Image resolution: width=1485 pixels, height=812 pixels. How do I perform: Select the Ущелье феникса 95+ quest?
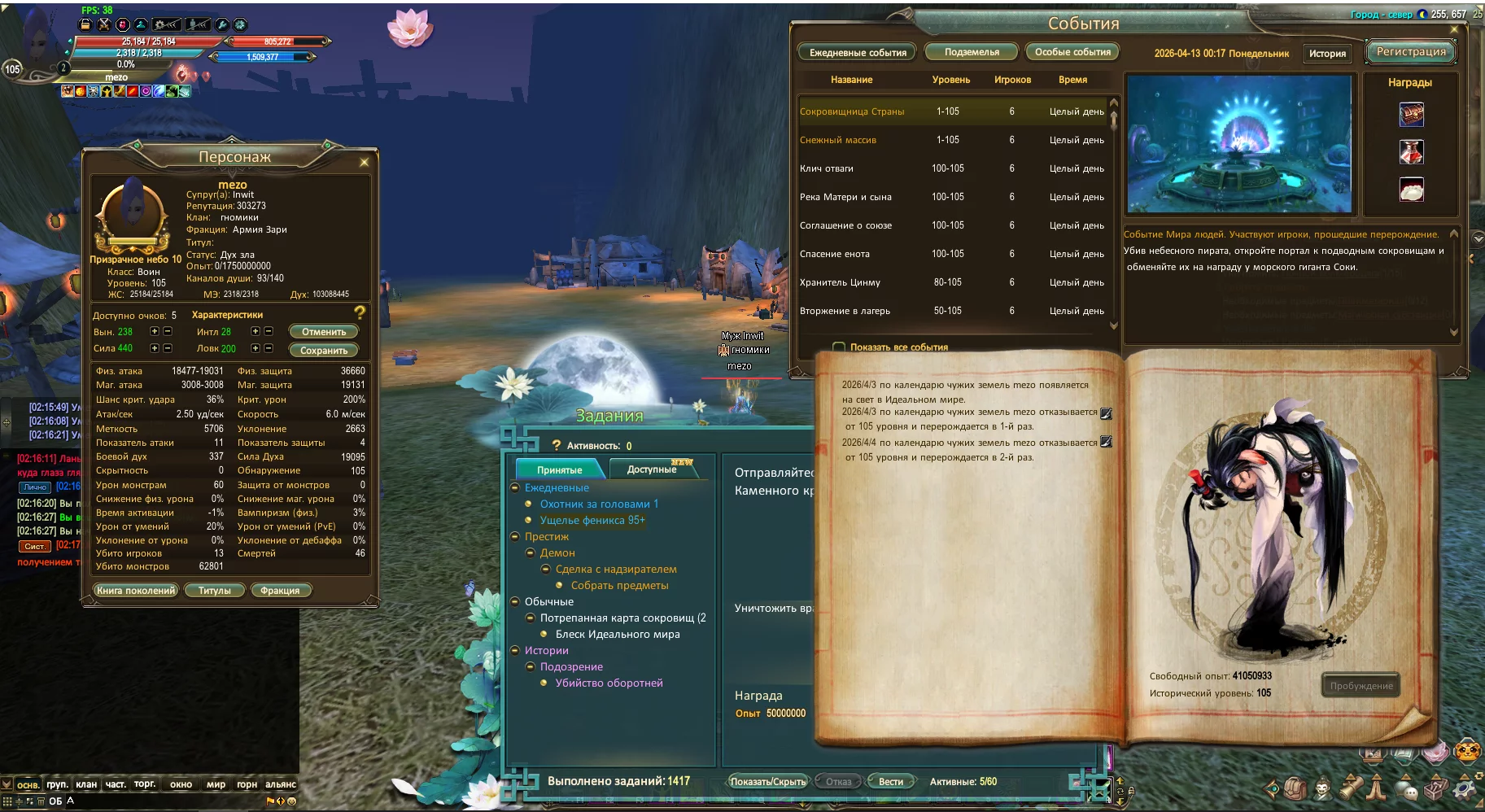coord(592,520)
